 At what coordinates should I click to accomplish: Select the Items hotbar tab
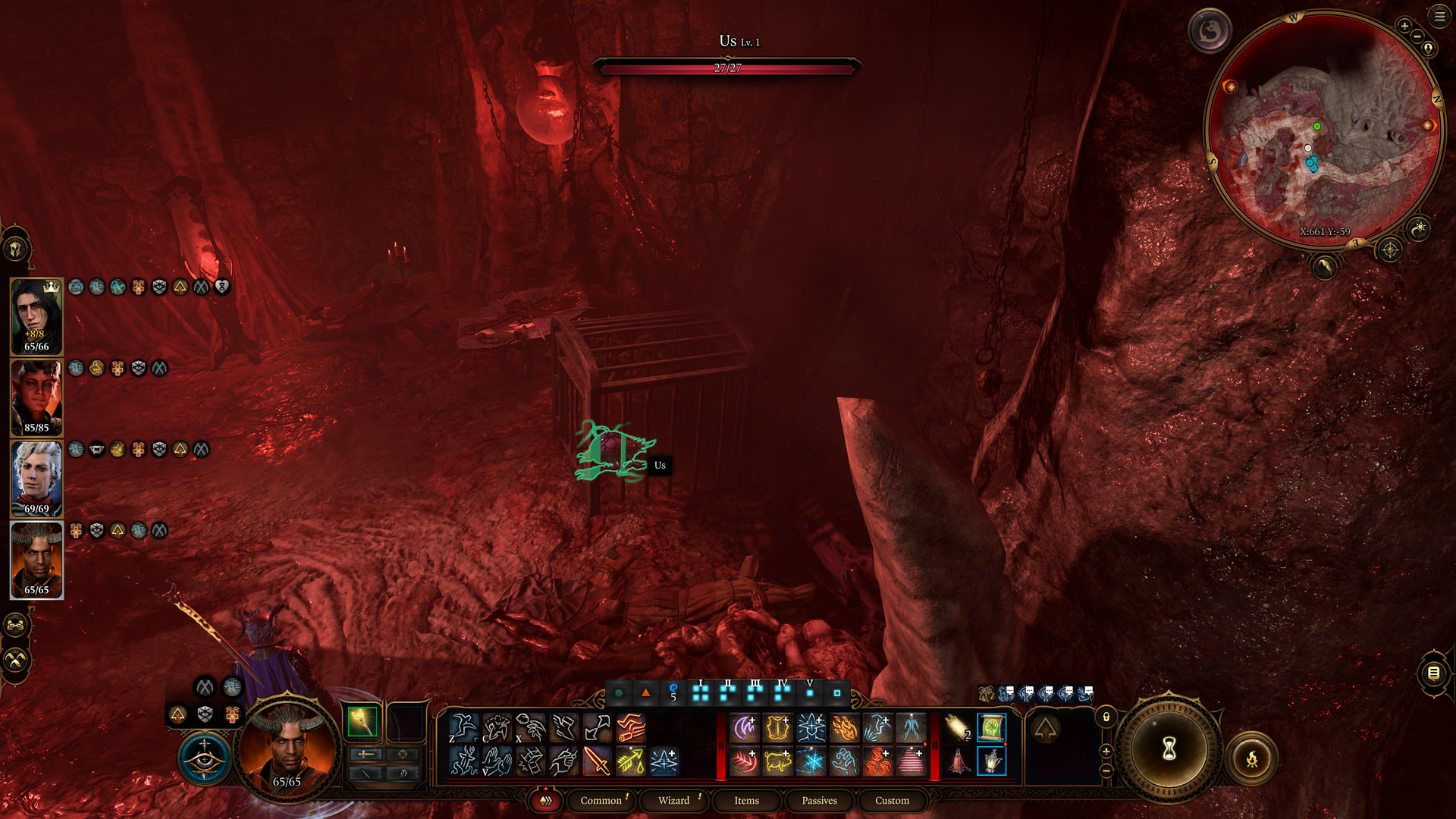[x=746, y=801]
